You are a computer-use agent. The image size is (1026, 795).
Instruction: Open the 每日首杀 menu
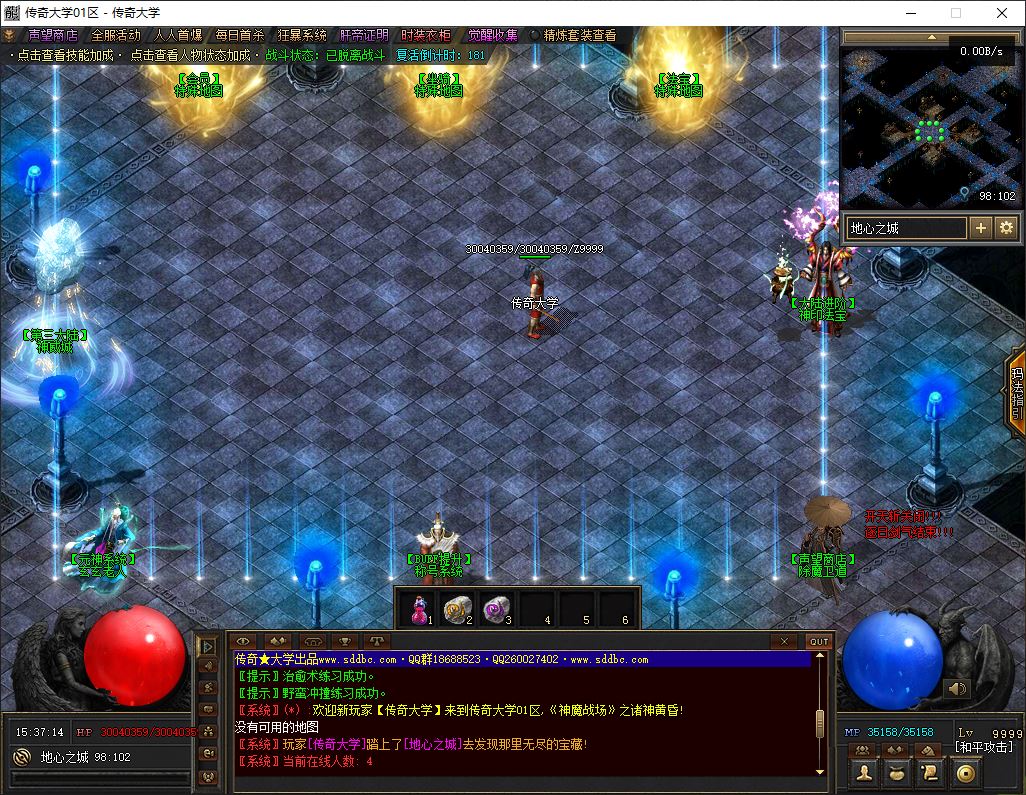coord(240,35)
